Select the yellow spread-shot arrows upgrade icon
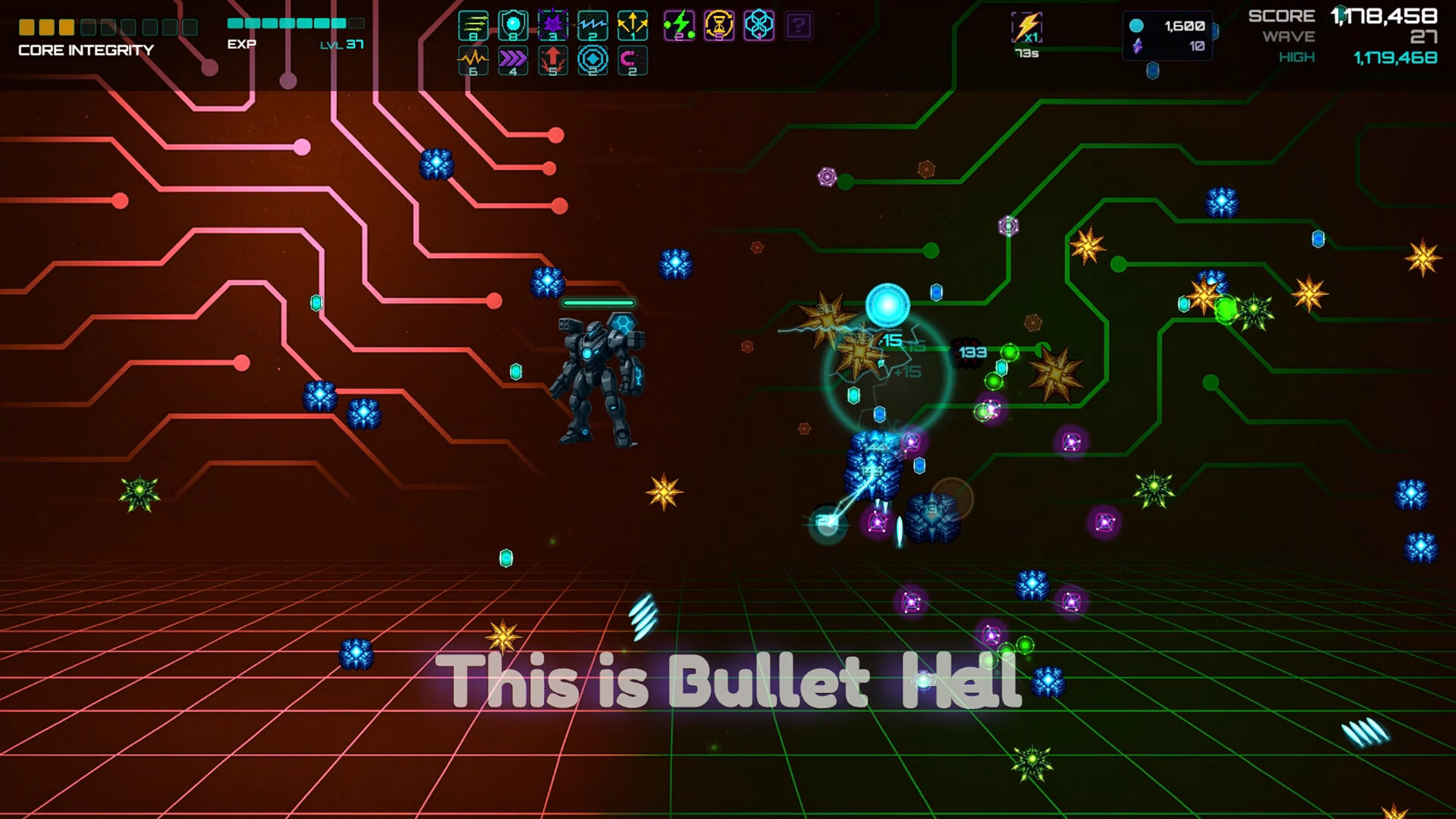Screen dimensions: 1456x819 (632, 26)
